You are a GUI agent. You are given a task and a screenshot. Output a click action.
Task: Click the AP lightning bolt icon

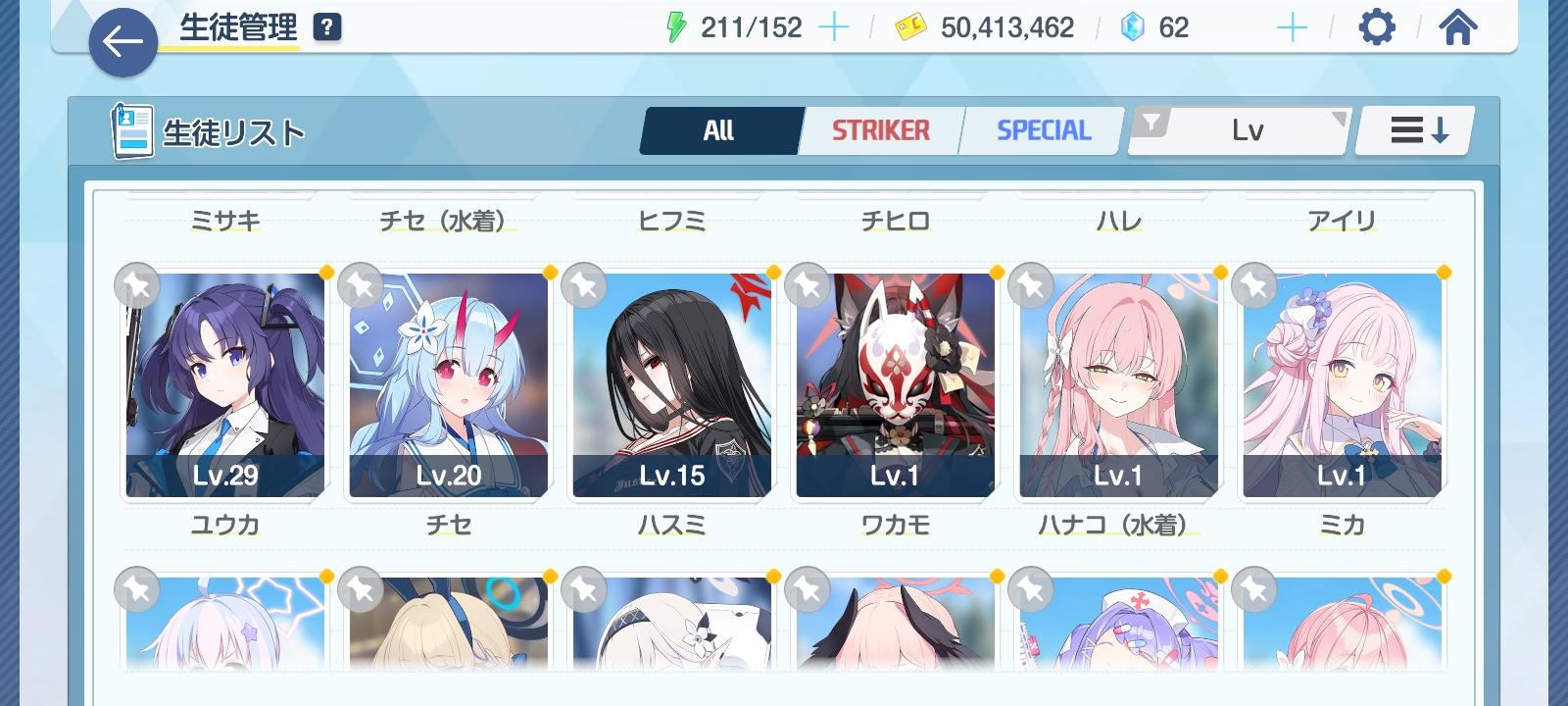[x=676, y=27]
